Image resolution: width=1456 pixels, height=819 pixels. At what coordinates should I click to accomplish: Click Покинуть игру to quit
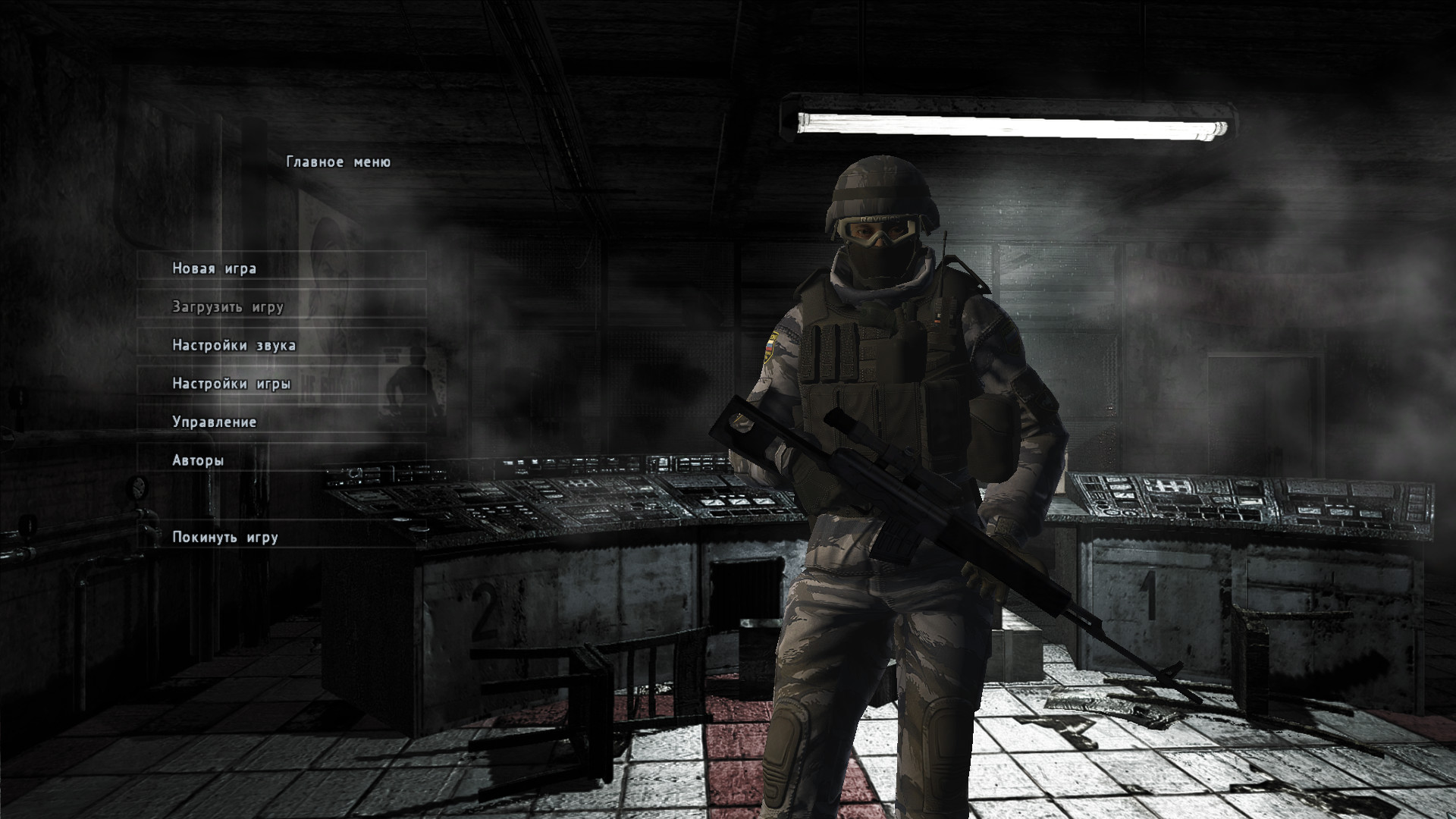225,538
